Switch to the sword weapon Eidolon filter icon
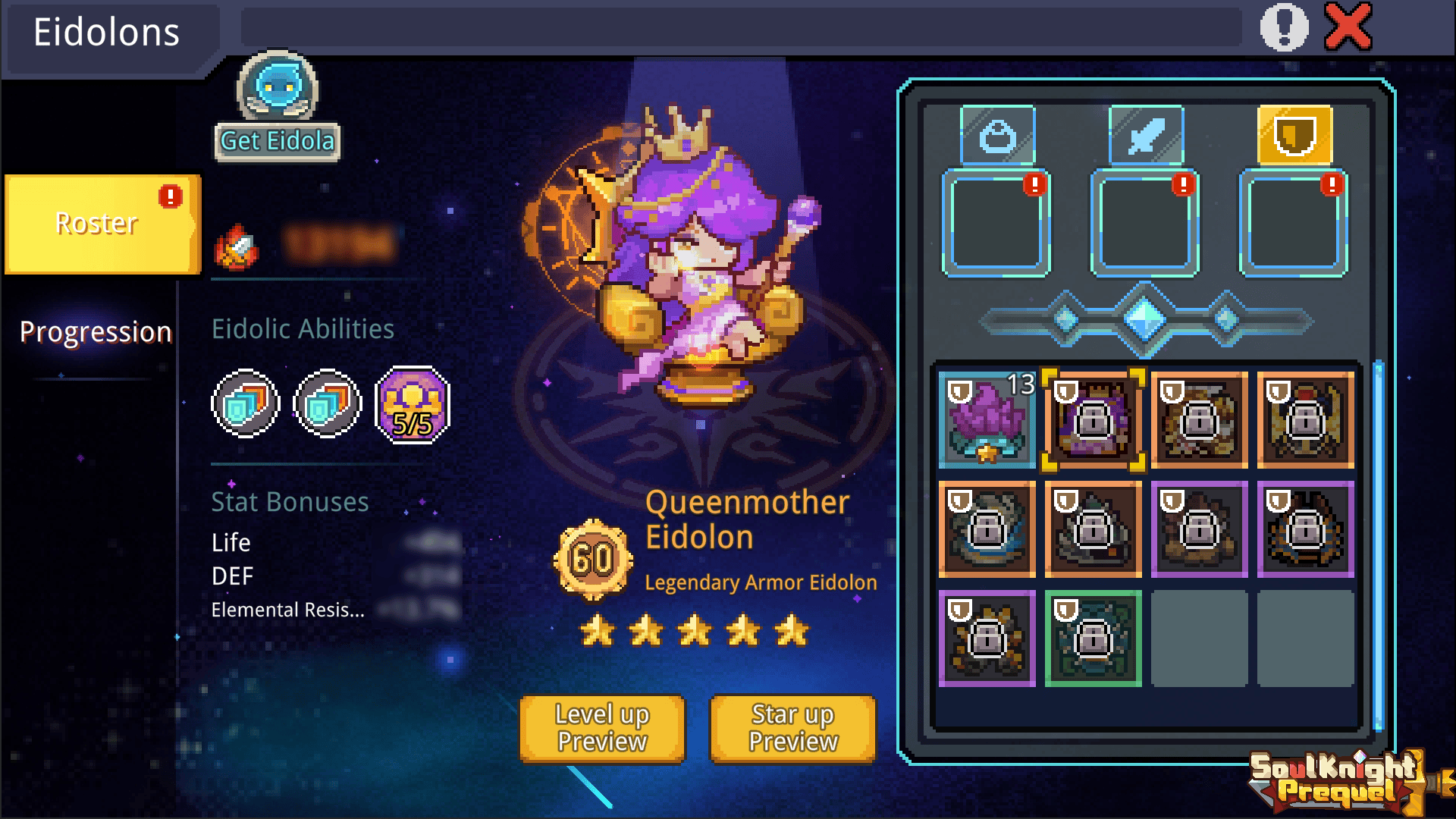The image size is (1456, 819). (x=1145, y=136)
